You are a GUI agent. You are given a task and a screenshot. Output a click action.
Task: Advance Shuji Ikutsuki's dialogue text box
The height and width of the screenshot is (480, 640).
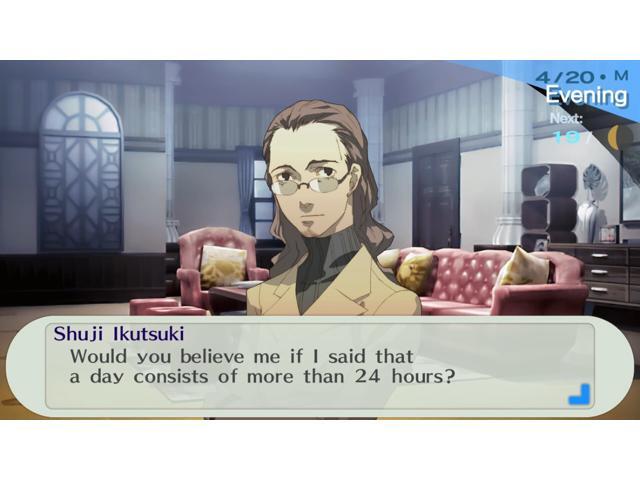pyautogui.click(x=320, y=366)
